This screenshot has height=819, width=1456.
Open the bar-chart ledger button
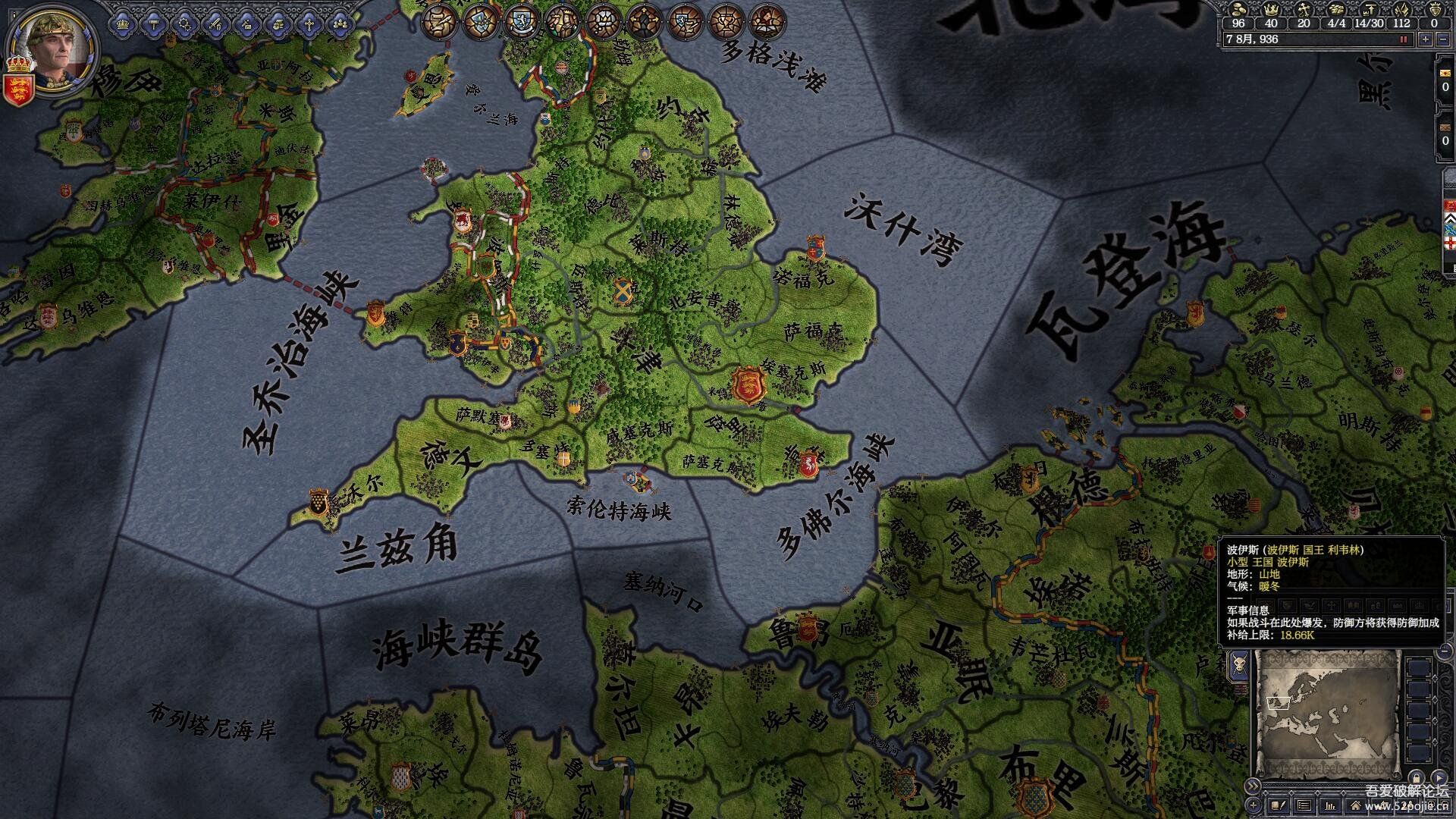pos(1329,805)
